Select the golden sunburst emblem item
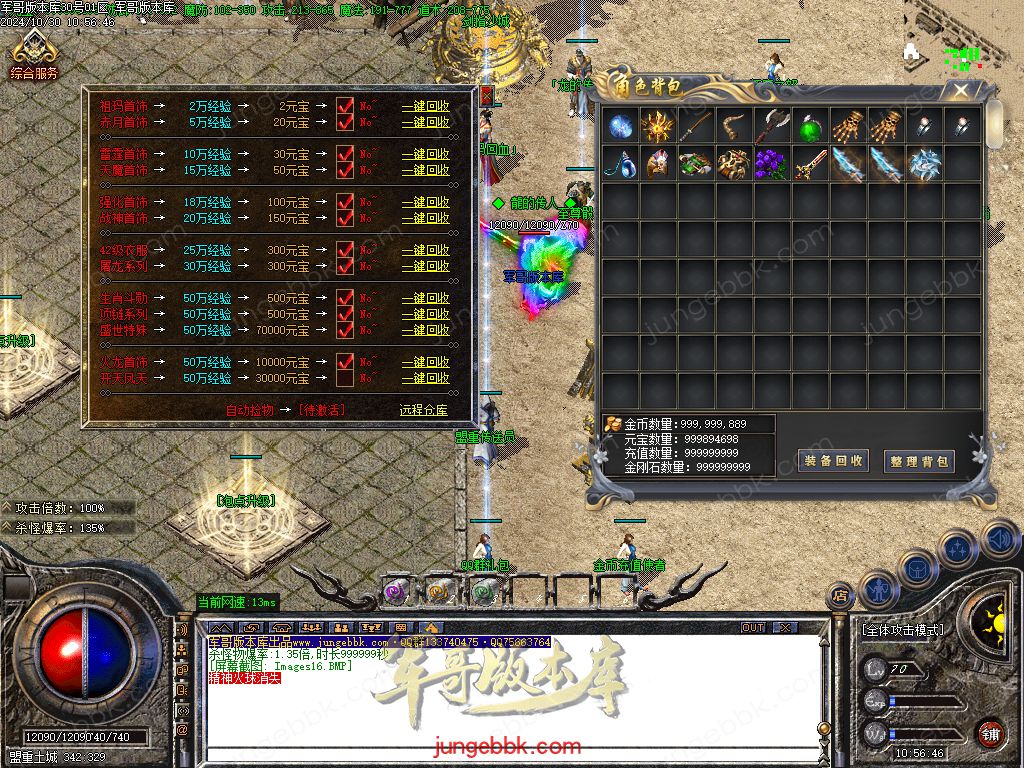Screen dimensions: 1024x768 point(659,127)
